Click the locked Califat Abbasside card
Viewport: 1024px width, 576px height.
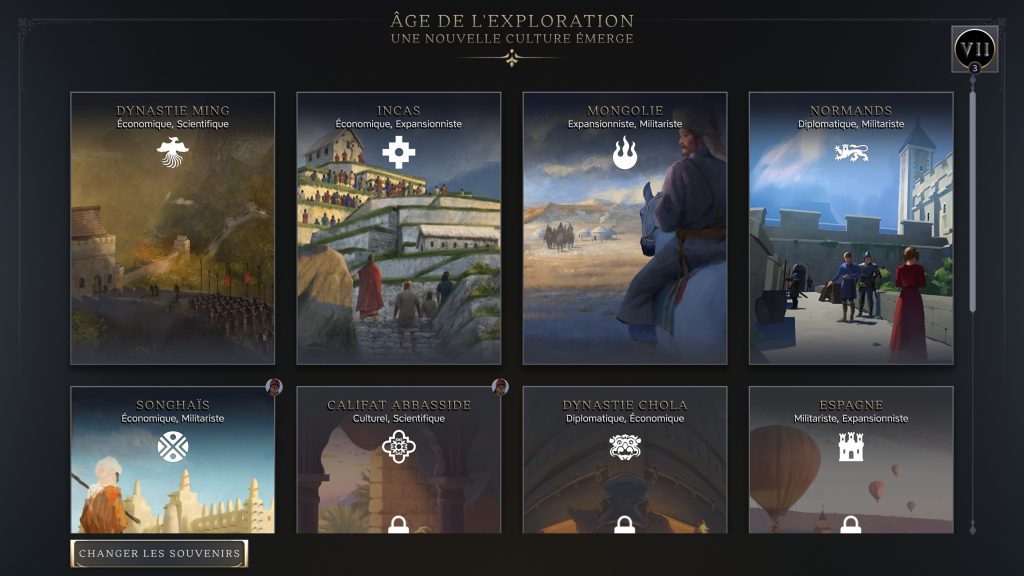[398, 459]
